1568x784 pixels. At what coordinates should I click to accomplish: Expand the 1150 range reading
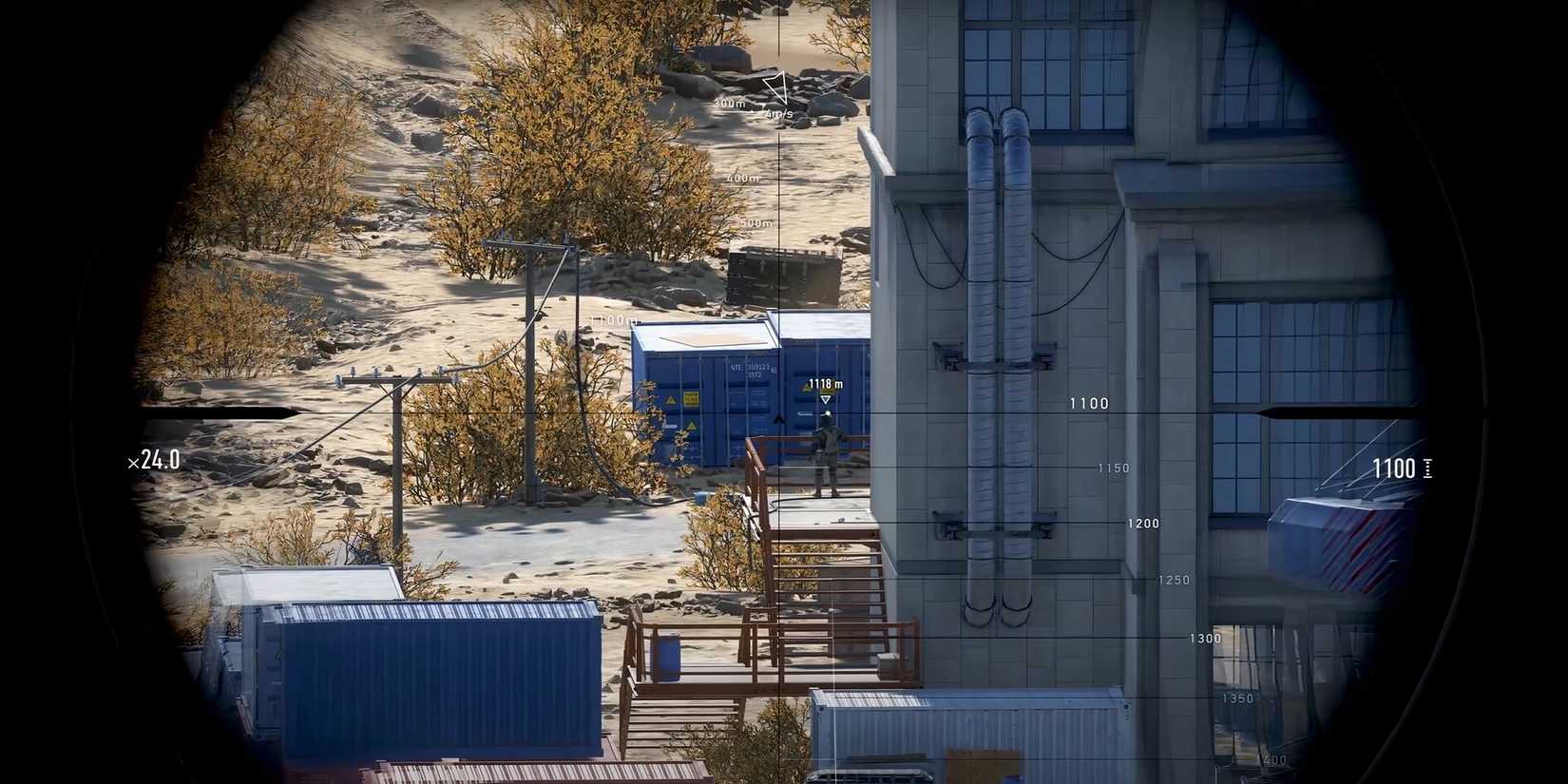point(1113,468)
